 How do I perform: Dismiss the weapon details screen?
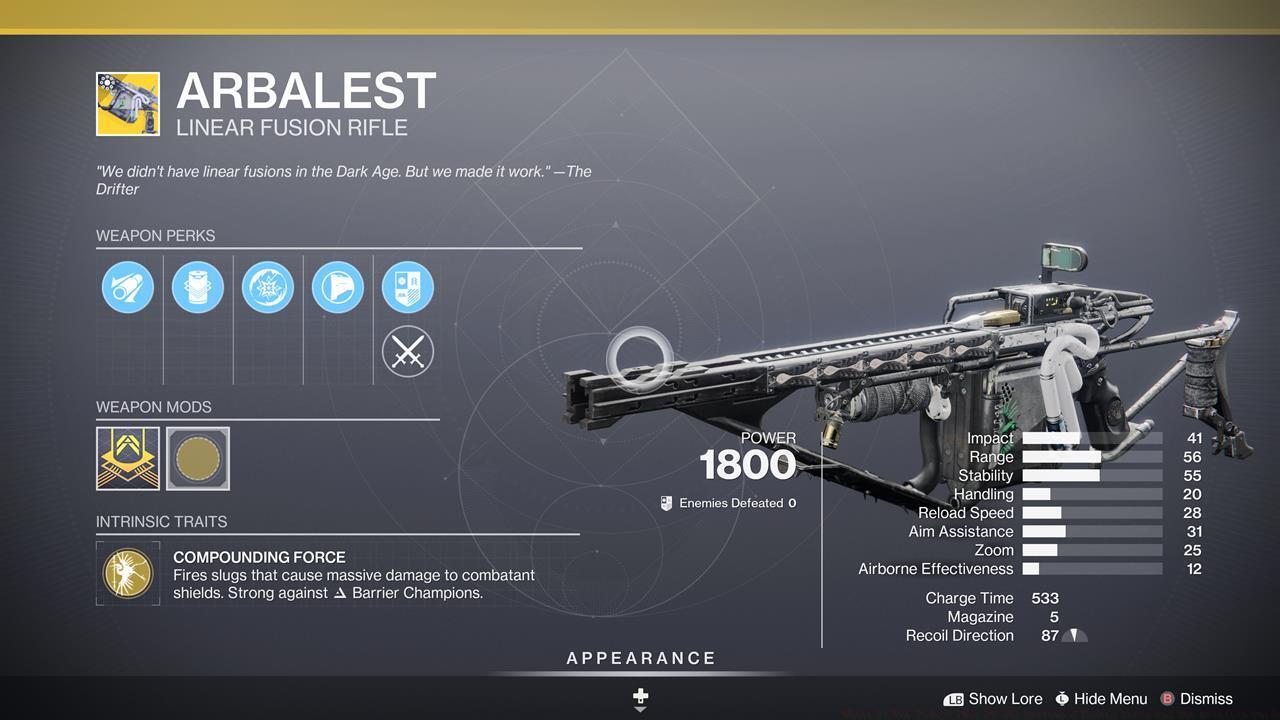click(1196, 699)
